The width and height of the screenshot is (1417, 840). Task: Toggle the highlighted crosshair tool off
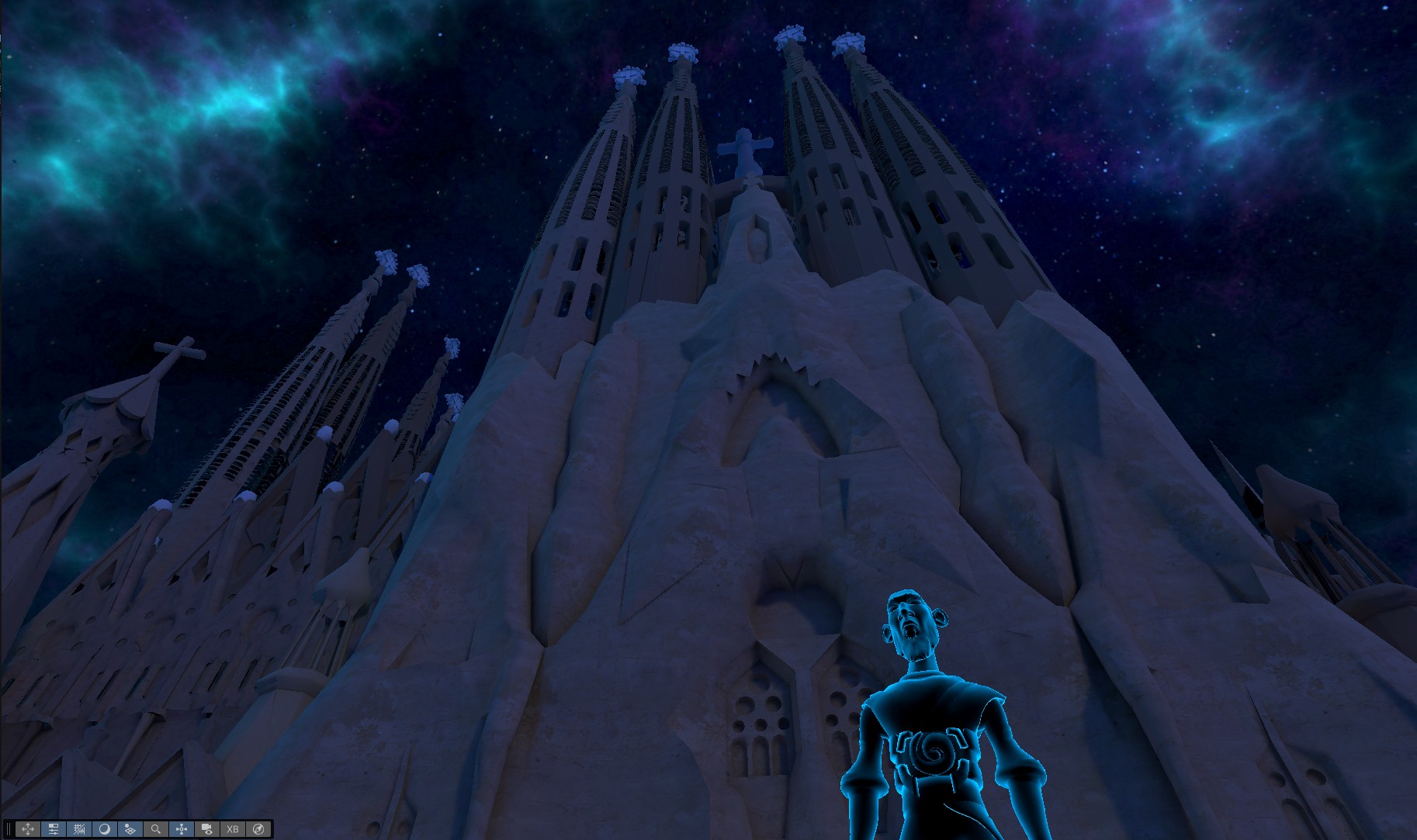pyautogui.click(x=182, y=828)
